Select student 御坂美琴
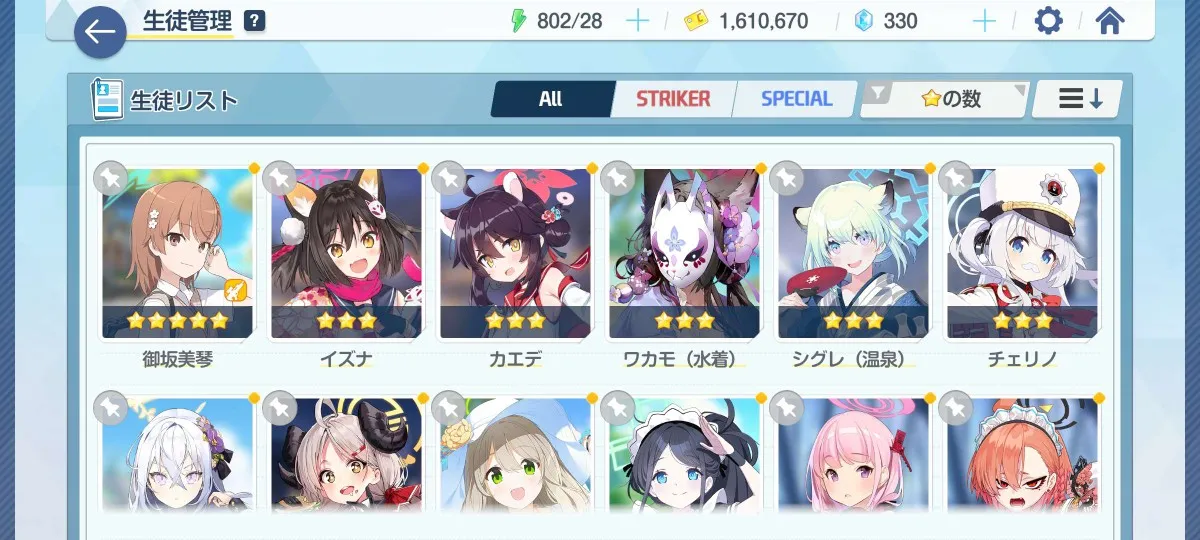The image size is (1200, 540). (x=178, y=254)
